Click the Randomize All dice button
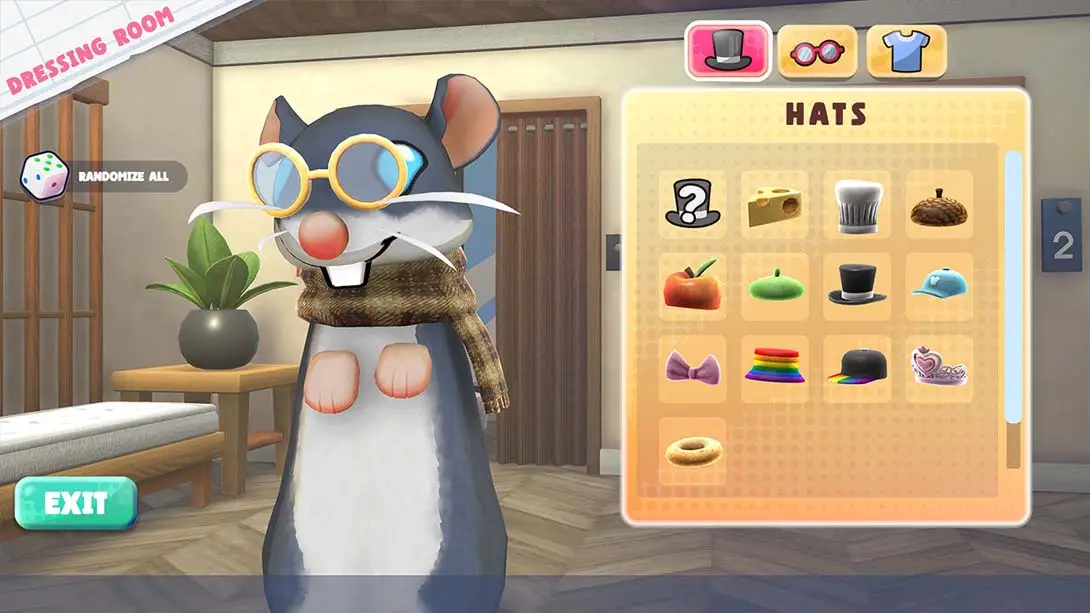 point(42,176)
